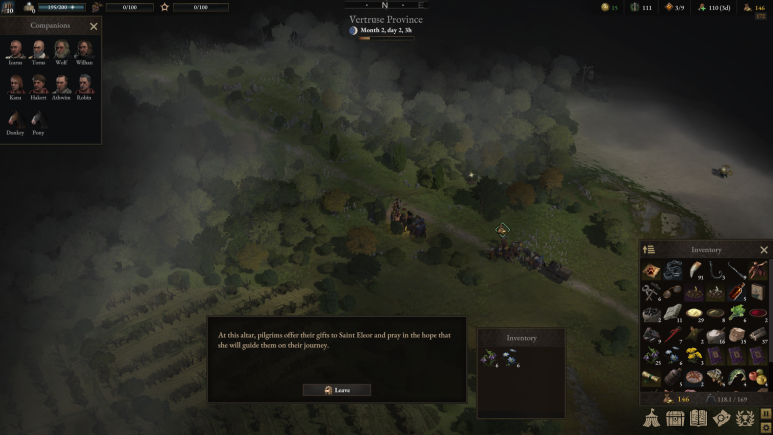Close the Companions panel
773x435 pixels.
94,27
